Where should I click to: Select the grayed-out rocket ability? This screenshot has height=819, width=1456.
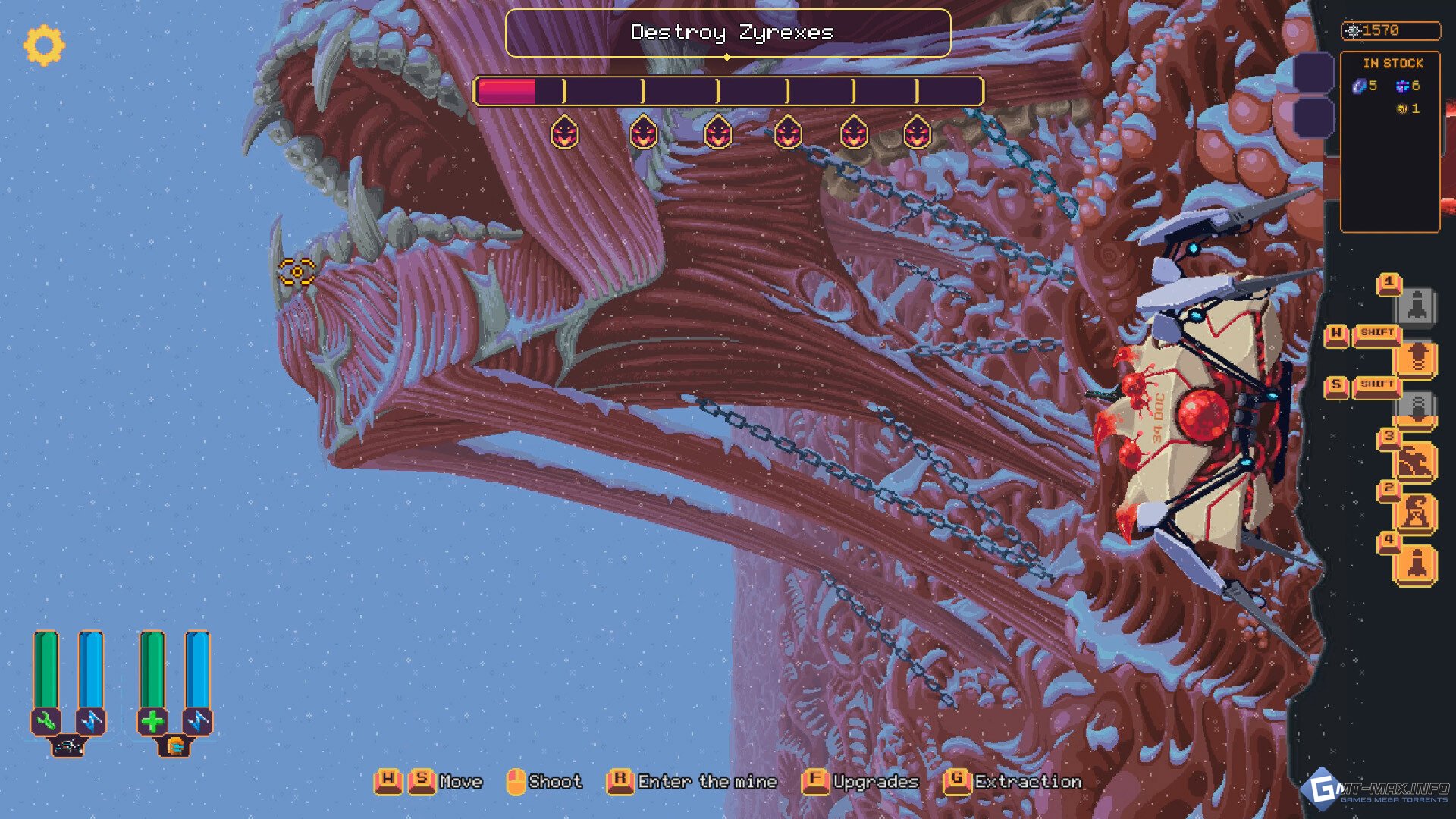tap(1417, 306)
